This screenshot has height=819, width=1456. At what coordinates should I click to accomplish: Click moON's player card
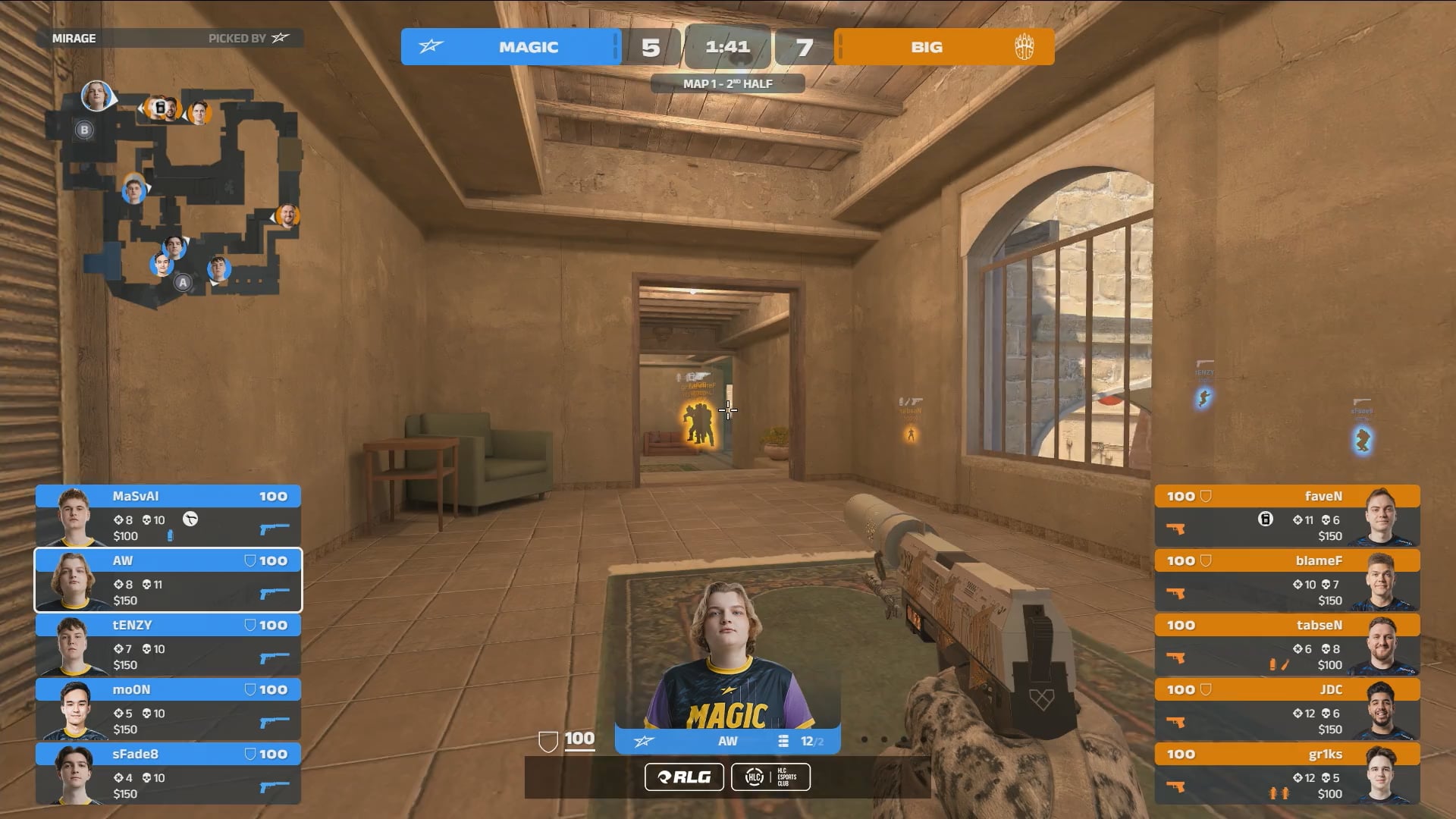click(168, 709)
